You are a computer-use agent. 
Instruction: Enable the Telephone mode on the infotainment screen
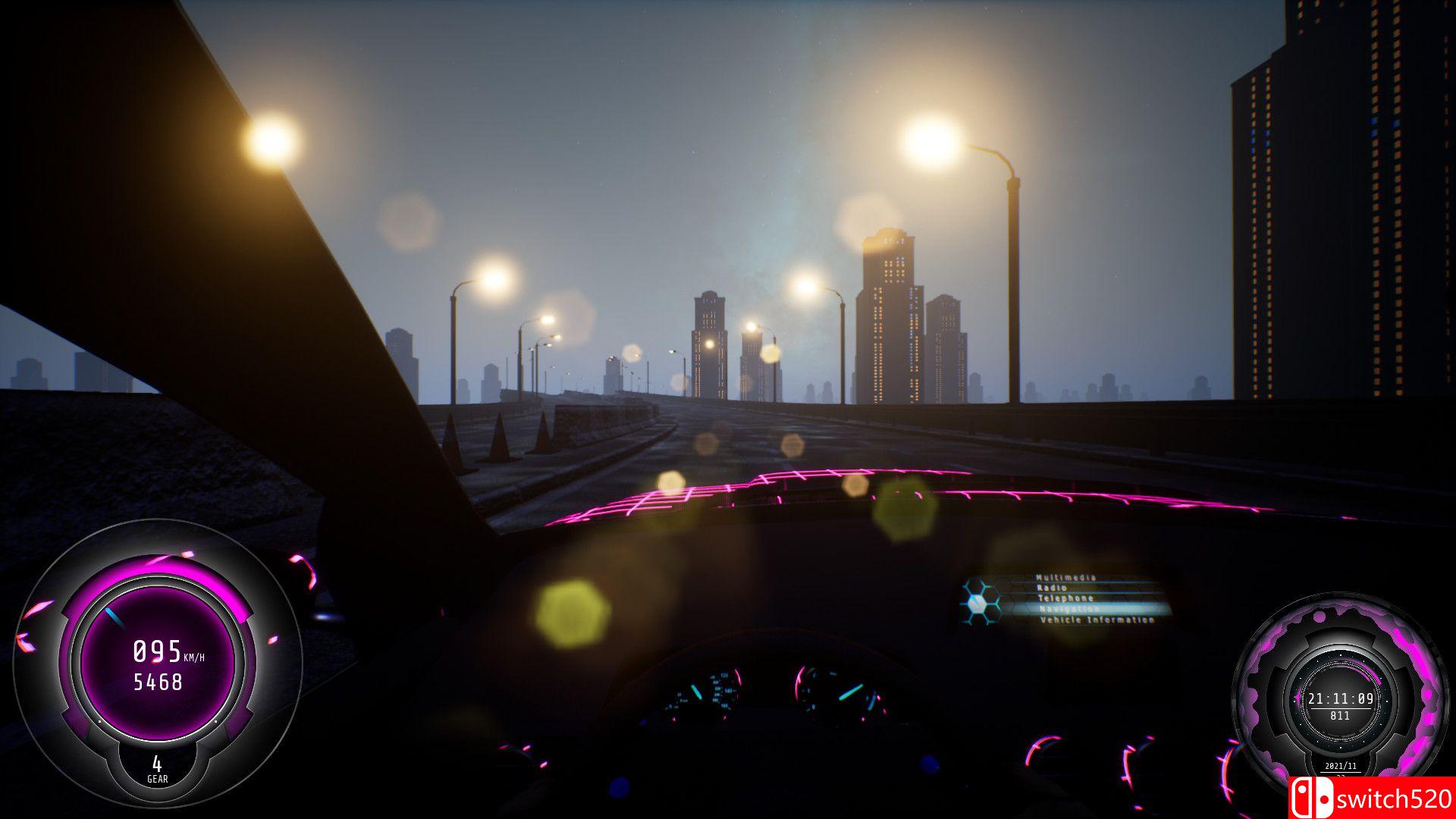(1063, 598)
